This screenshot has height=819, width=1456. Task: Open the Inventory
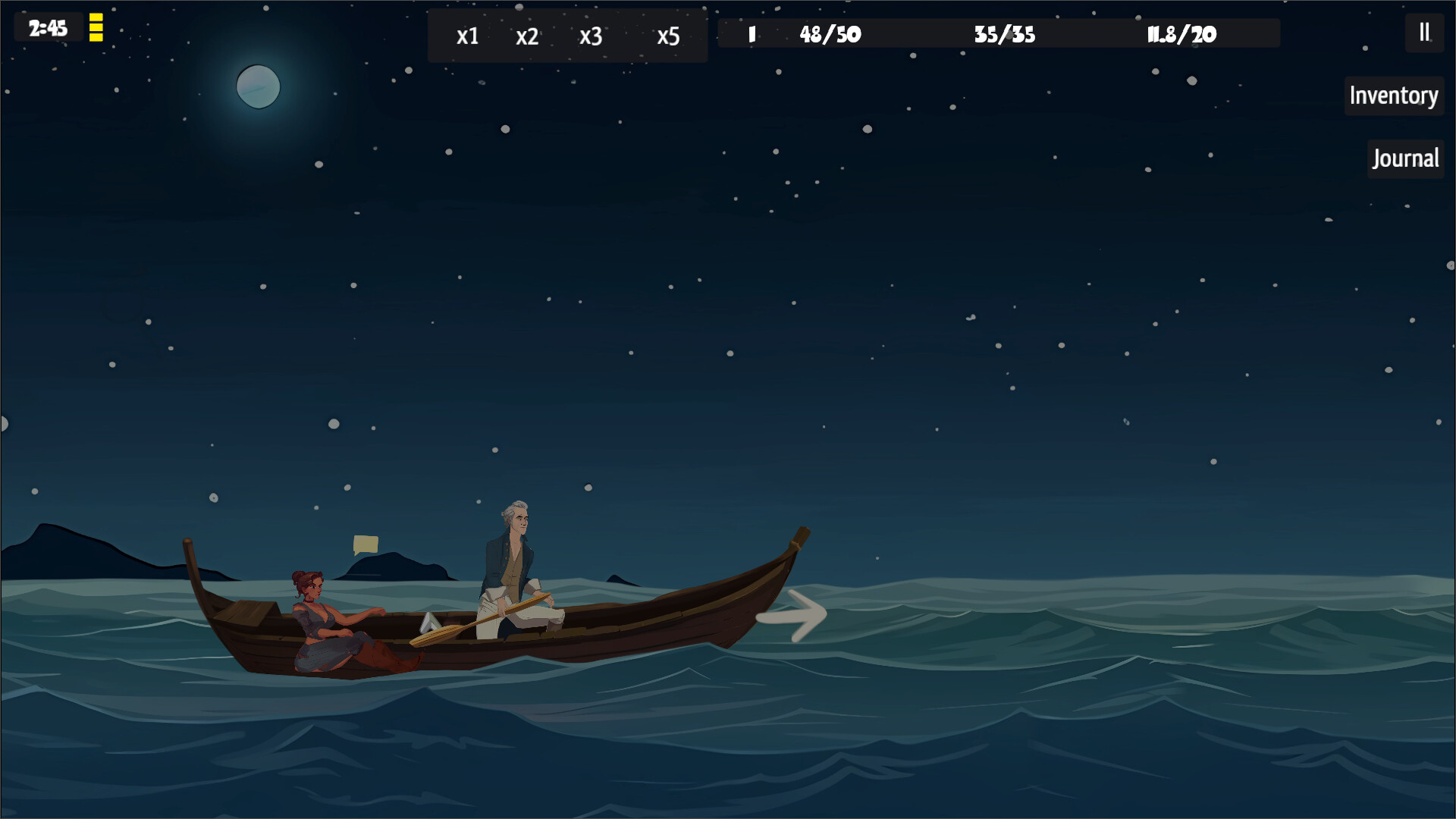coord(1393,96)
